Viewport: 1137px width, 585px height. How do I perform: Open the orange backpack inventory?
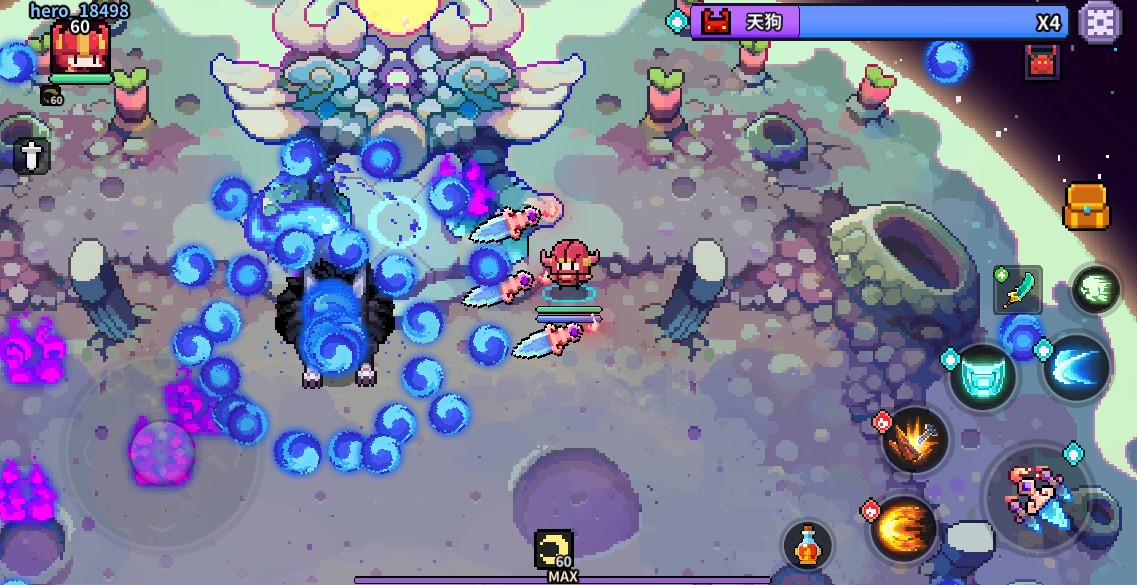[x=1086, y=206]
